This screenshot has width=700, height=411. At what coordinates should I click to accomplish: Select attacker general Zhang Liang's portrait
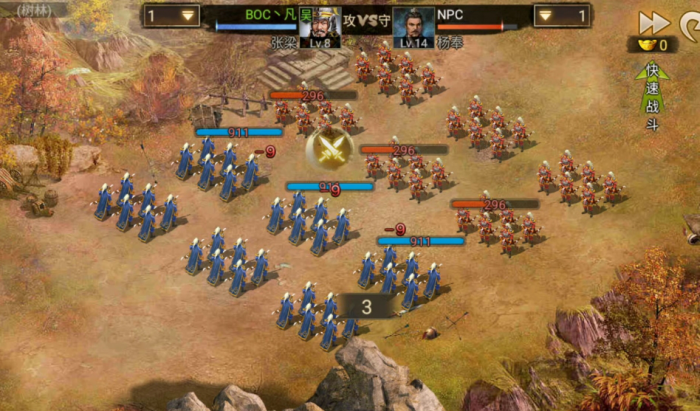click(x=320, y=26)
